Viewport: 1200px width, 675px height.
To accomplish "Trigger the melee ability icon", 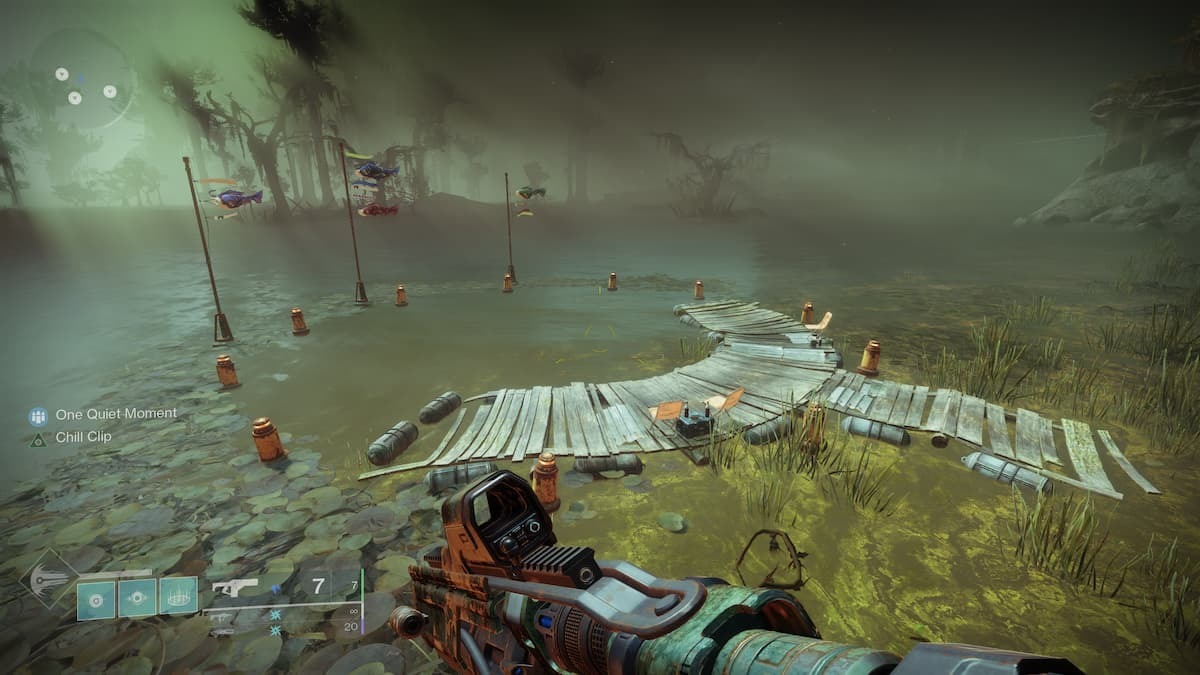I will click(137, 598).
